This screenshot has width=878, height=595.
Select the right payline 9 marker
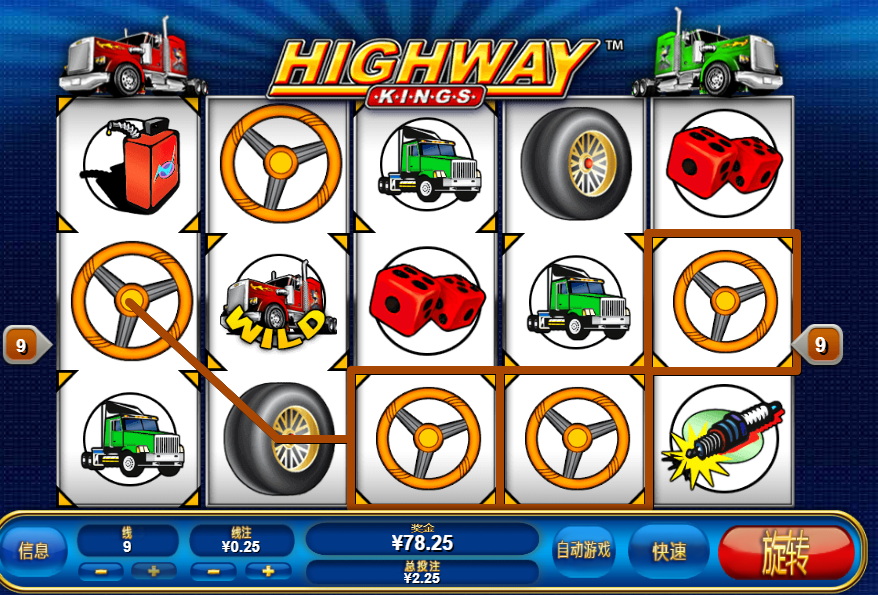click(821, 345)
